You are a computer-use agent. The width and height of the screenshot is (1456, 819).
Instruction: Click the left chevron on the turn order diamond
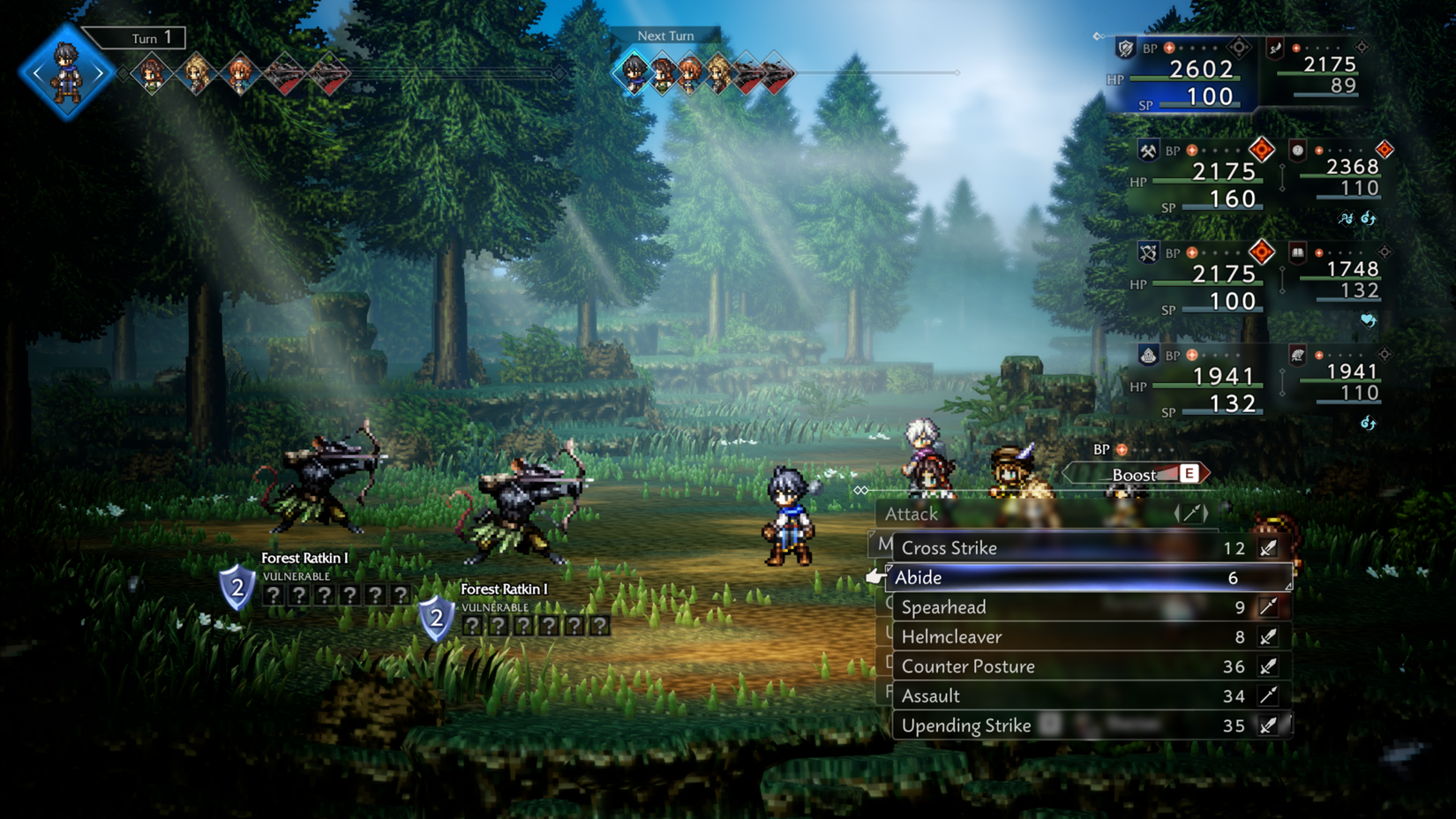click(37, 71)
